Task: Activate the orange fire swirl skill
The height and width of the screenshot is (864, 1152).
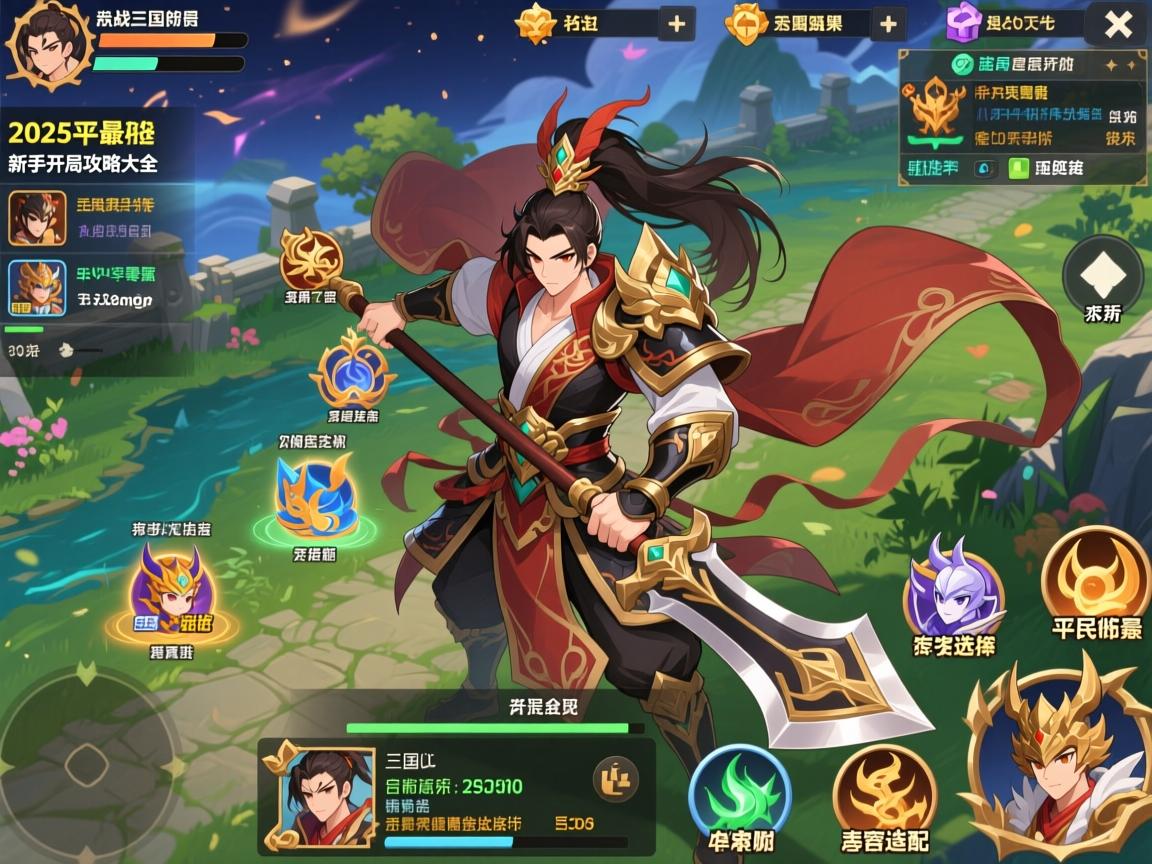Action: [1096, 577]
